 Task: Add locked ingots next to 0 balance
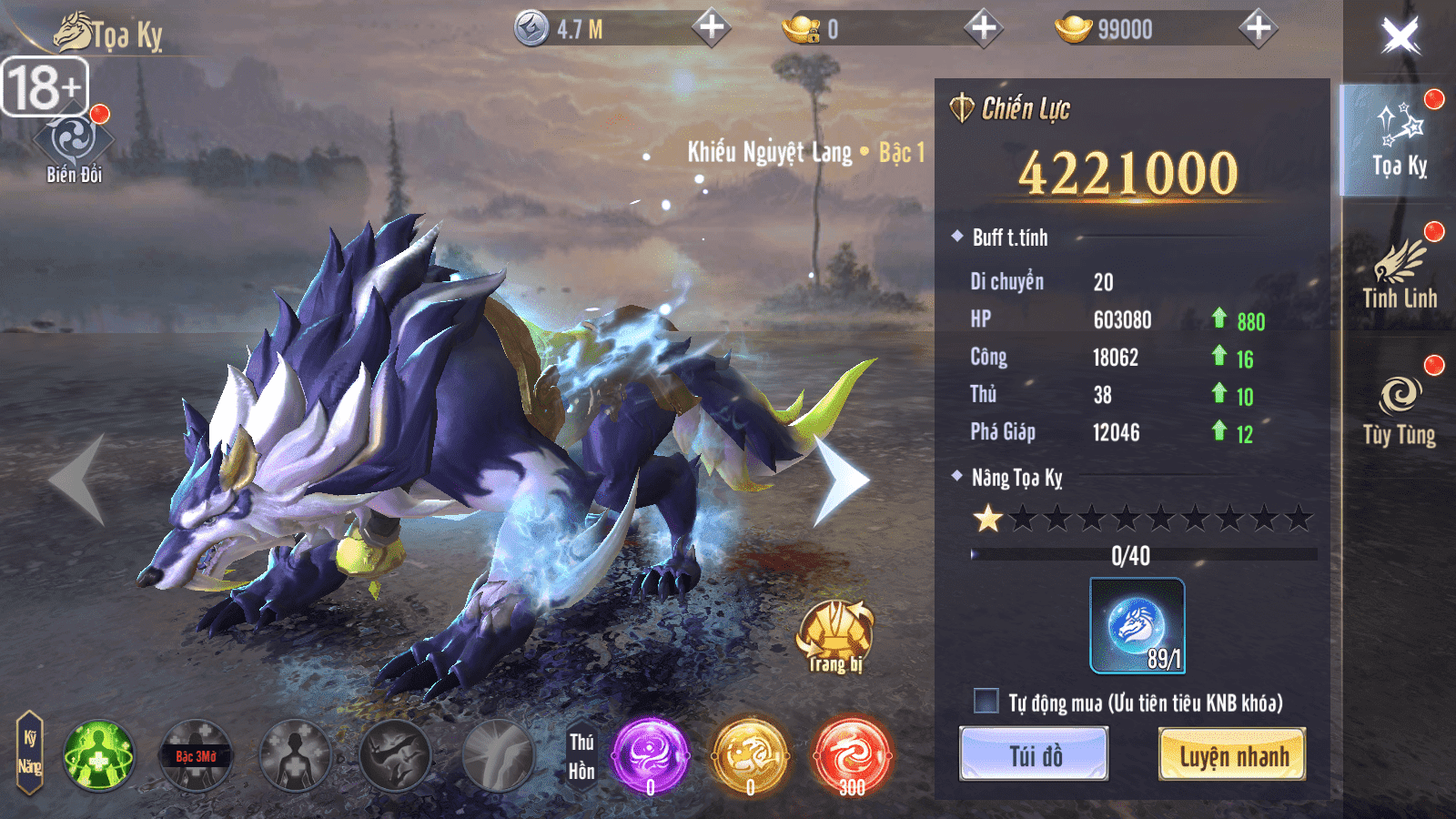pyautogui.click(x=984, y=28)
